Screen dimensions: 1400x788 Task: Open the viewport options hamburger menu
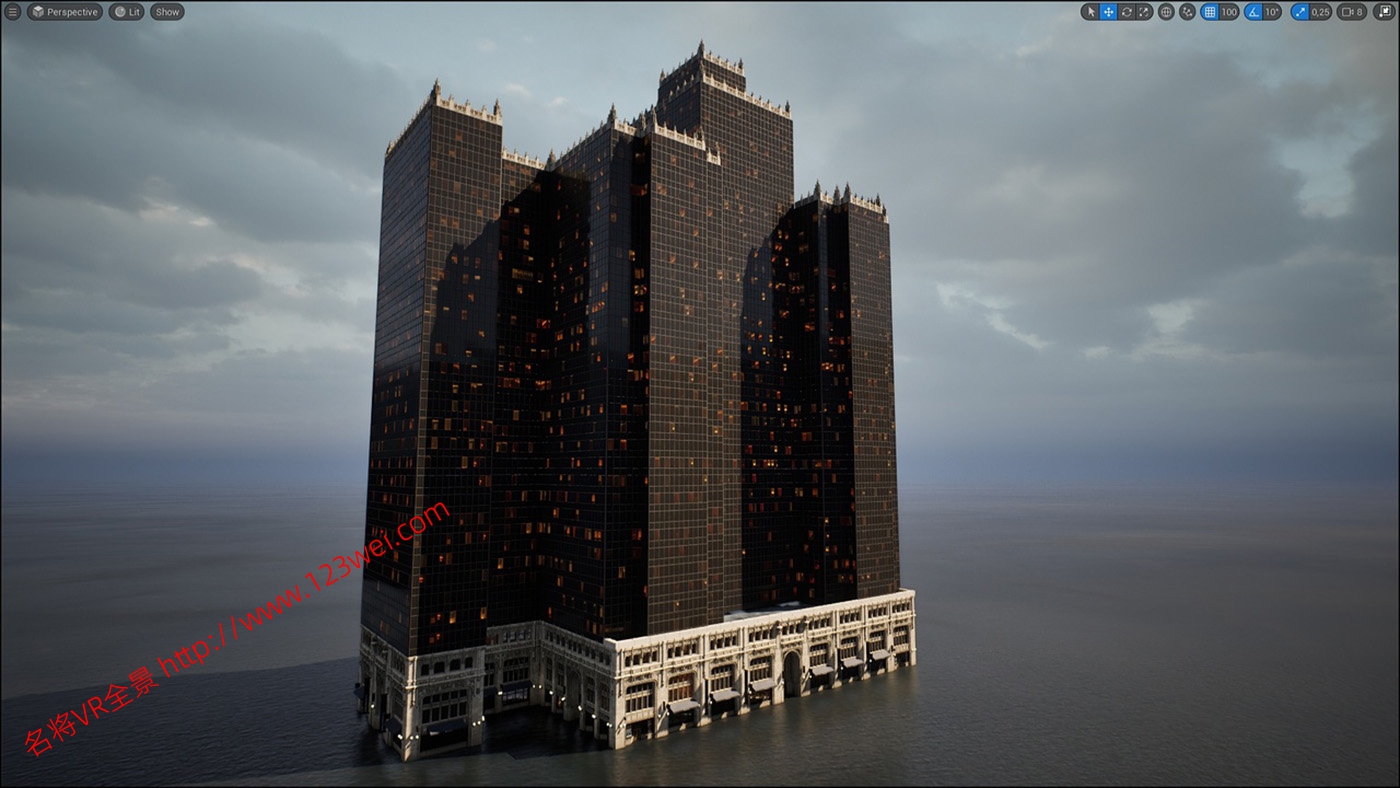[13, 11]
